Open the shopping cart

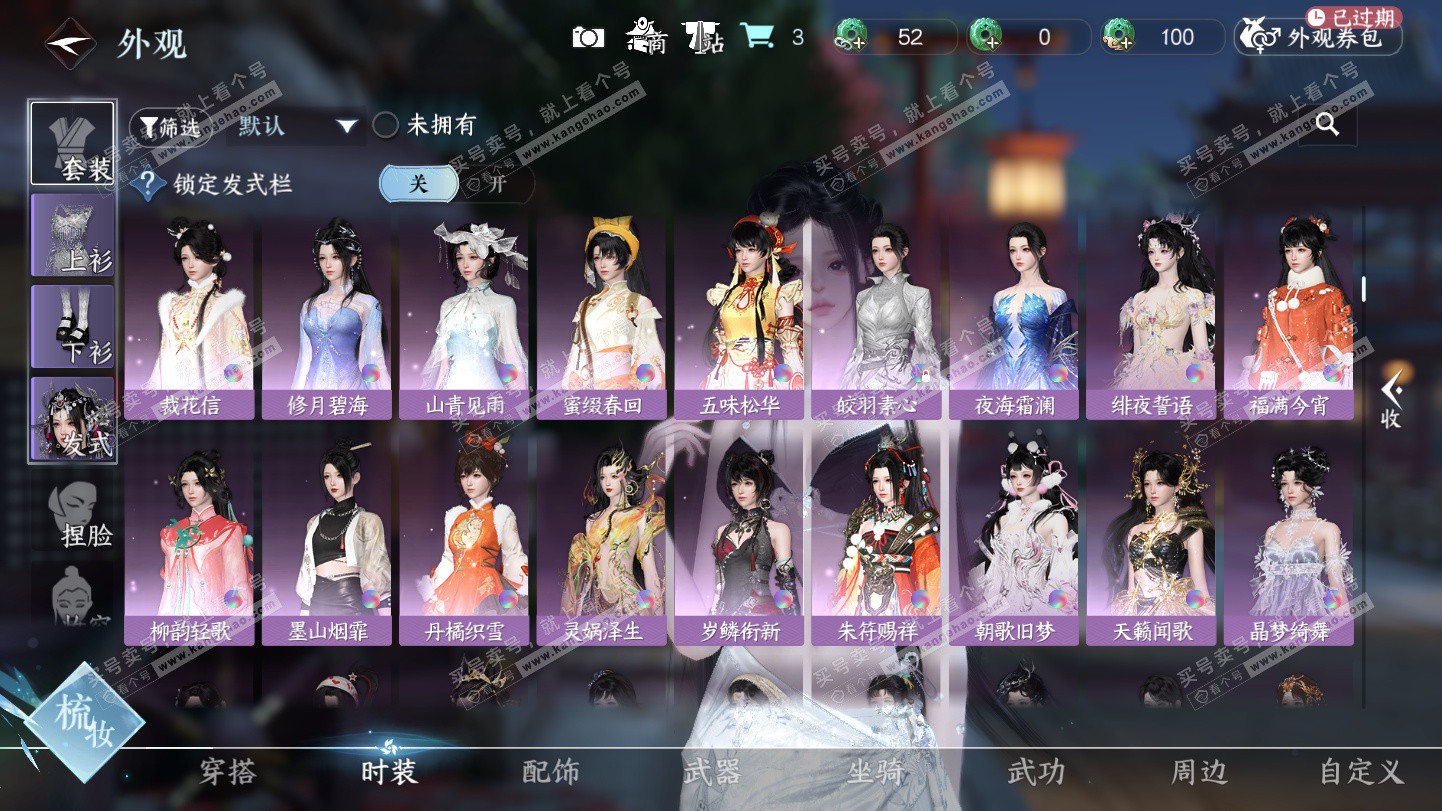point(757,38)
